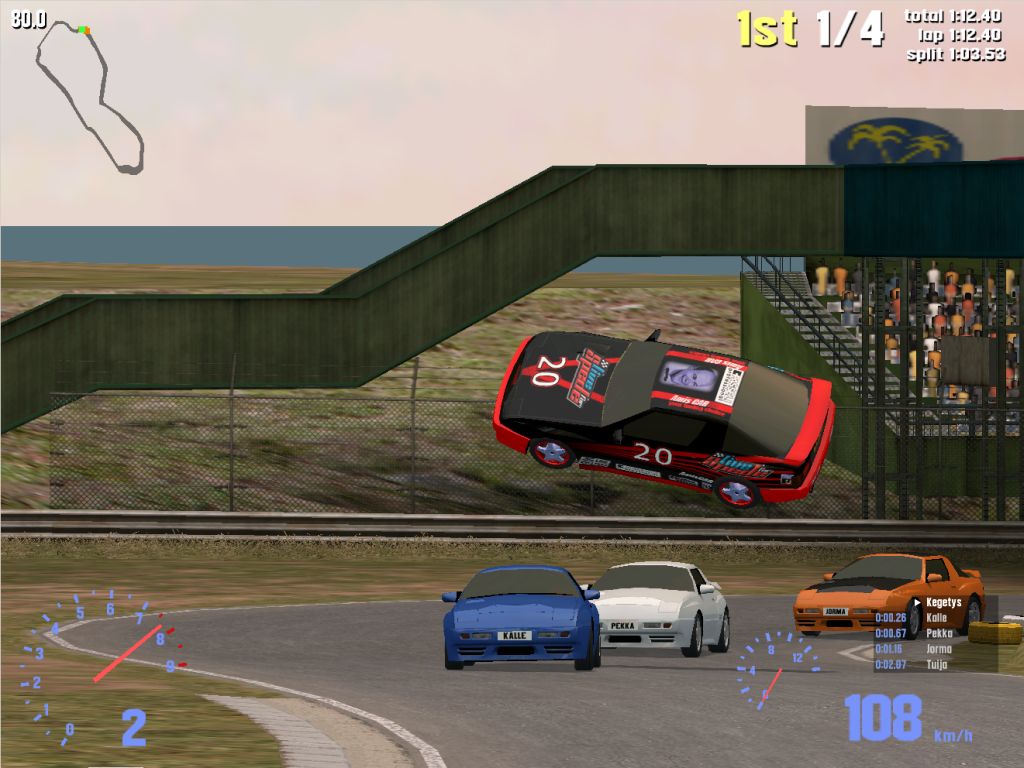Select Kegetys in the standings list

click(942, 603)
